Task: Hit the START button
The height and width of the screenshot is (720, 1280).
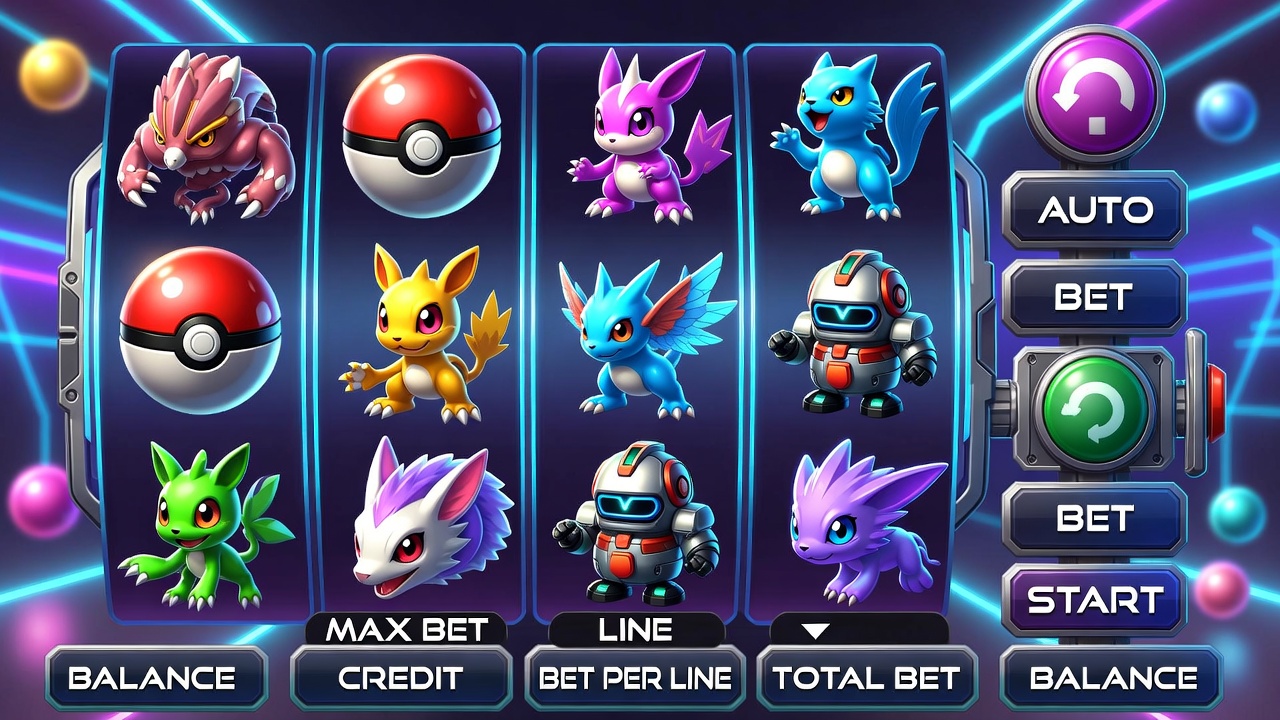Action: [x=1094, y=600]
